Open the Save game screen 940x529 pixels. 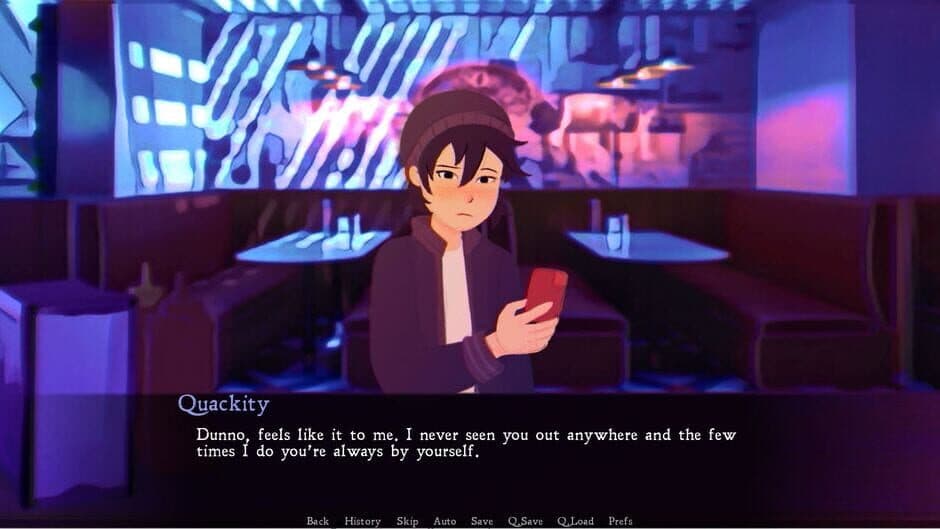[x=482, y=521]
